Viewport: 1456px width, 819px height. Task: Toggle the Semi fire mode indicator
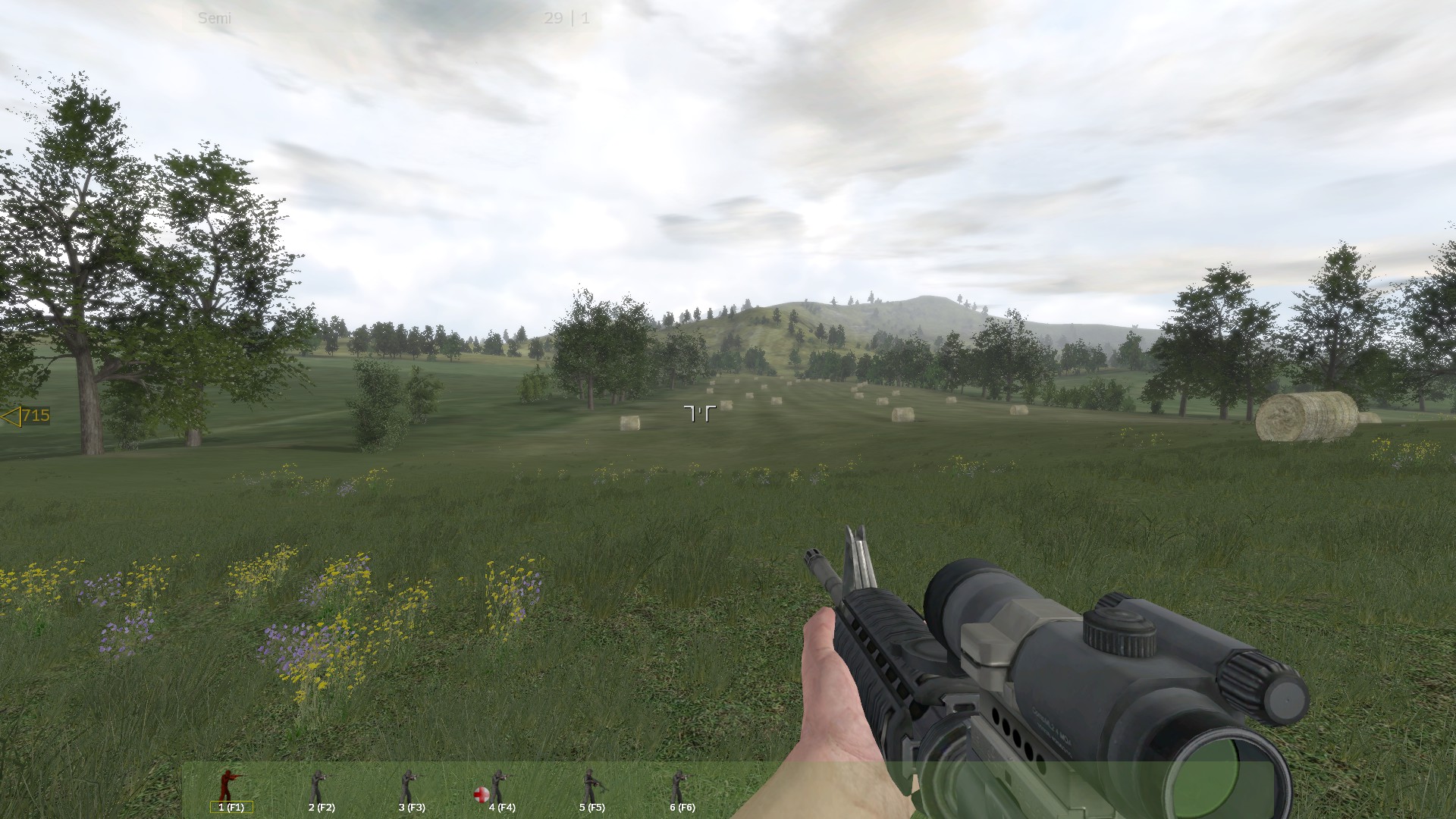click(x=215, y=19)
